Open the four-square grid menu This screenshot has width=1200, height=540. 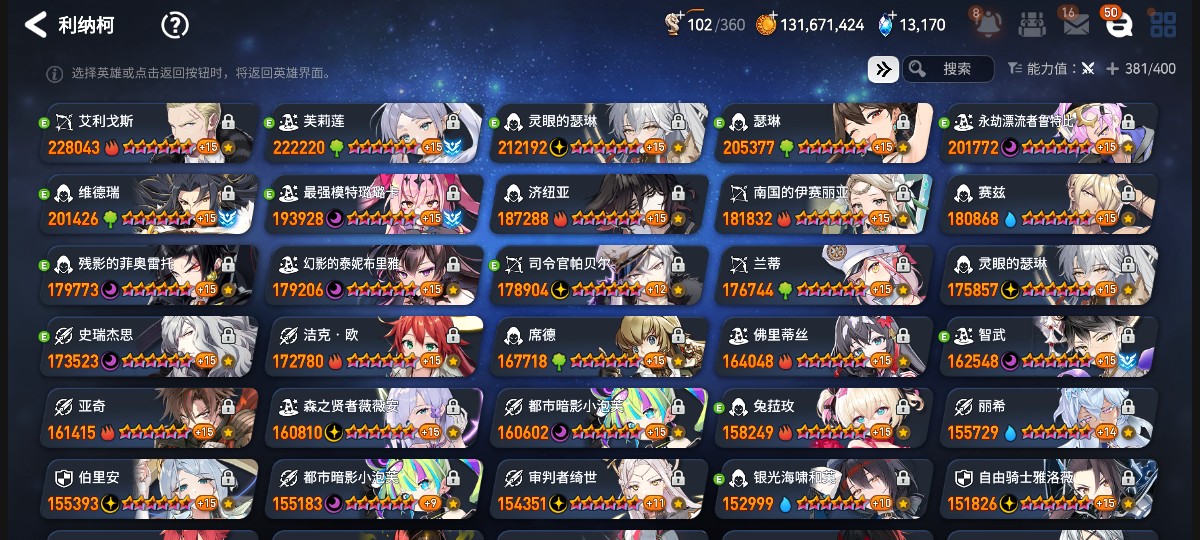tap(1162, 25)
